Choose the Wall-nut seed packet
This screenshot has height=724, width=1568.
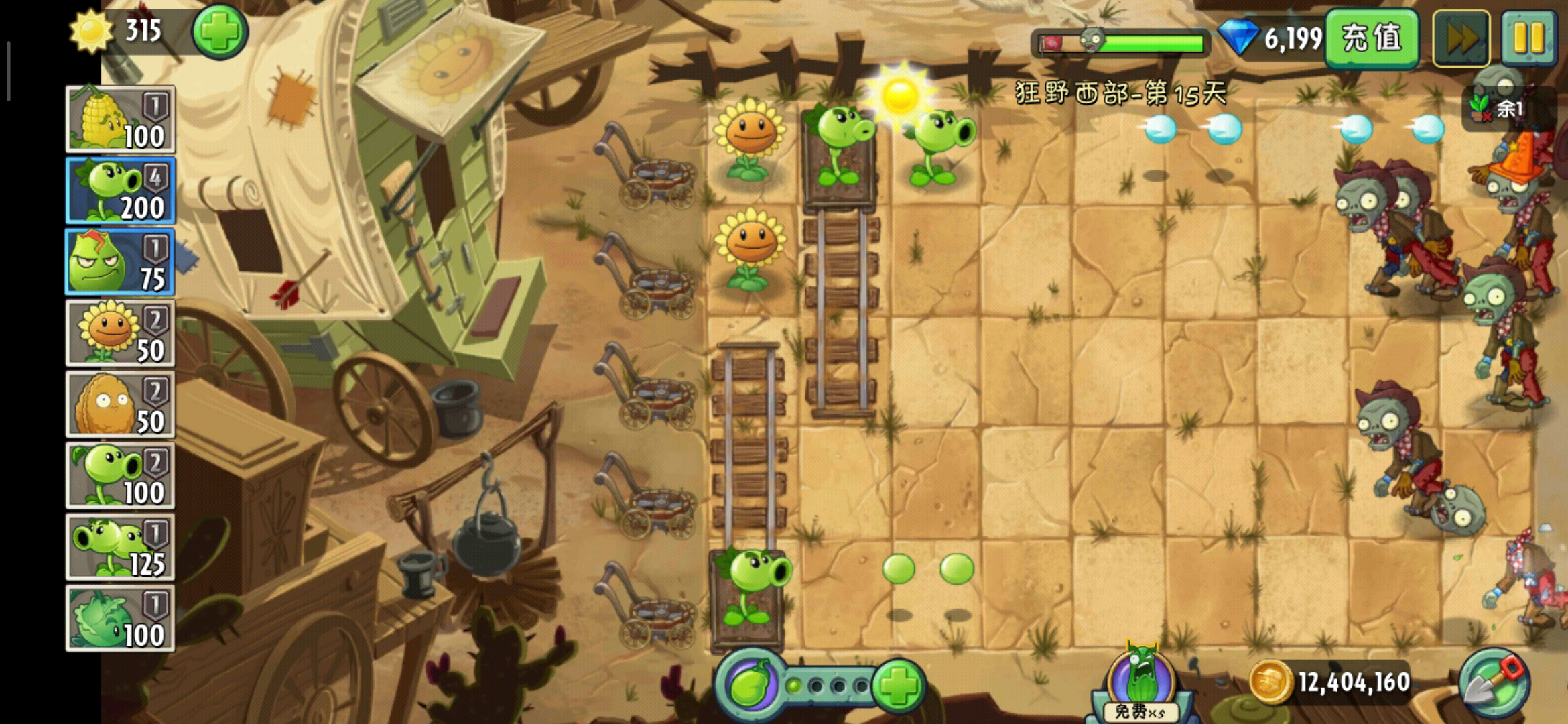pos(121,404)
